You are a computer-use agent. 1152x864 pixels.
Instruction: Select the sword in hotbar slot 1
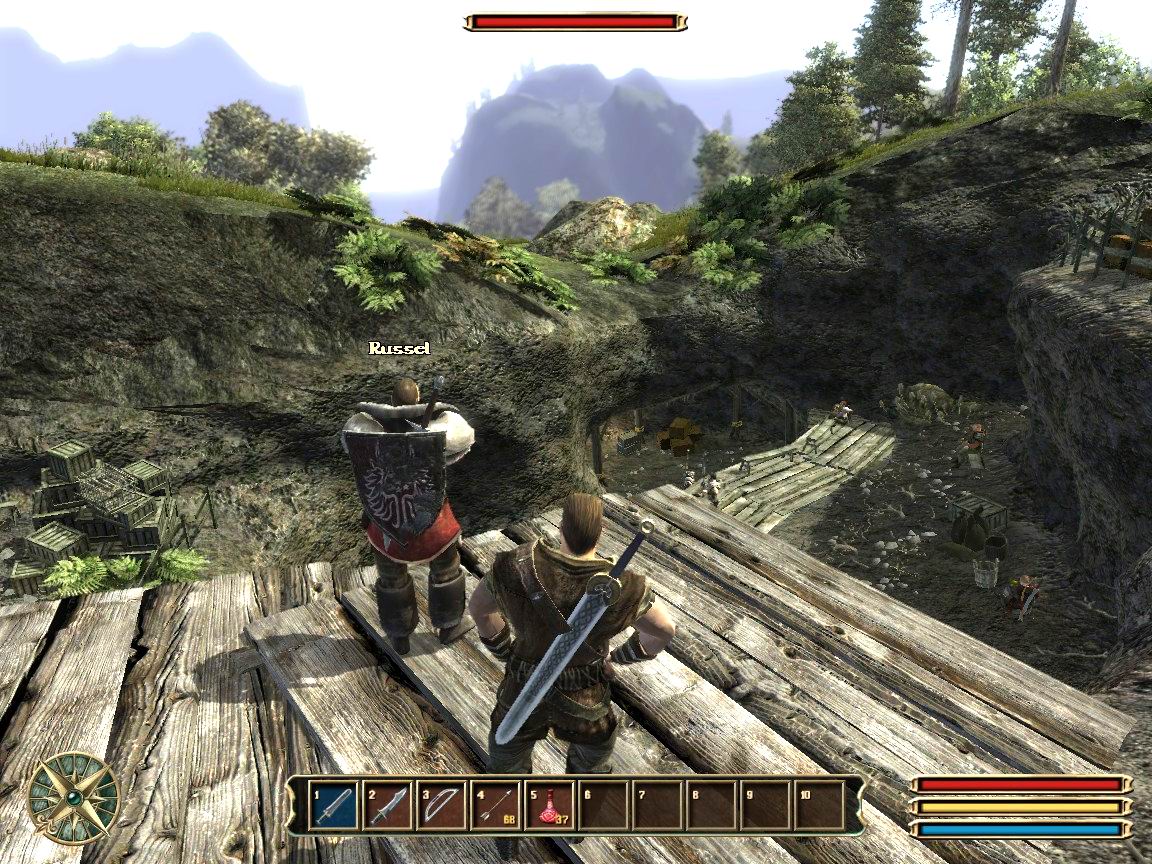click(x=334, y=805)
